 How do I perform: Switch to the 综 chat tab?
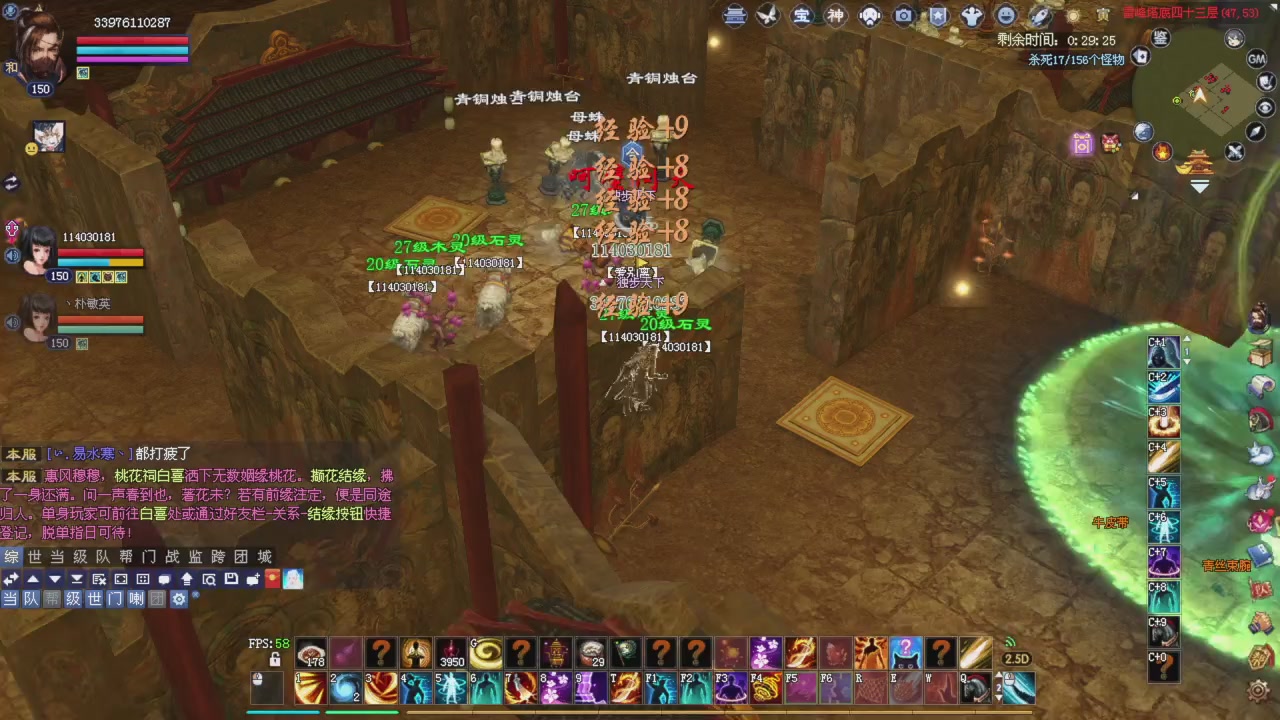click(11, 557)
